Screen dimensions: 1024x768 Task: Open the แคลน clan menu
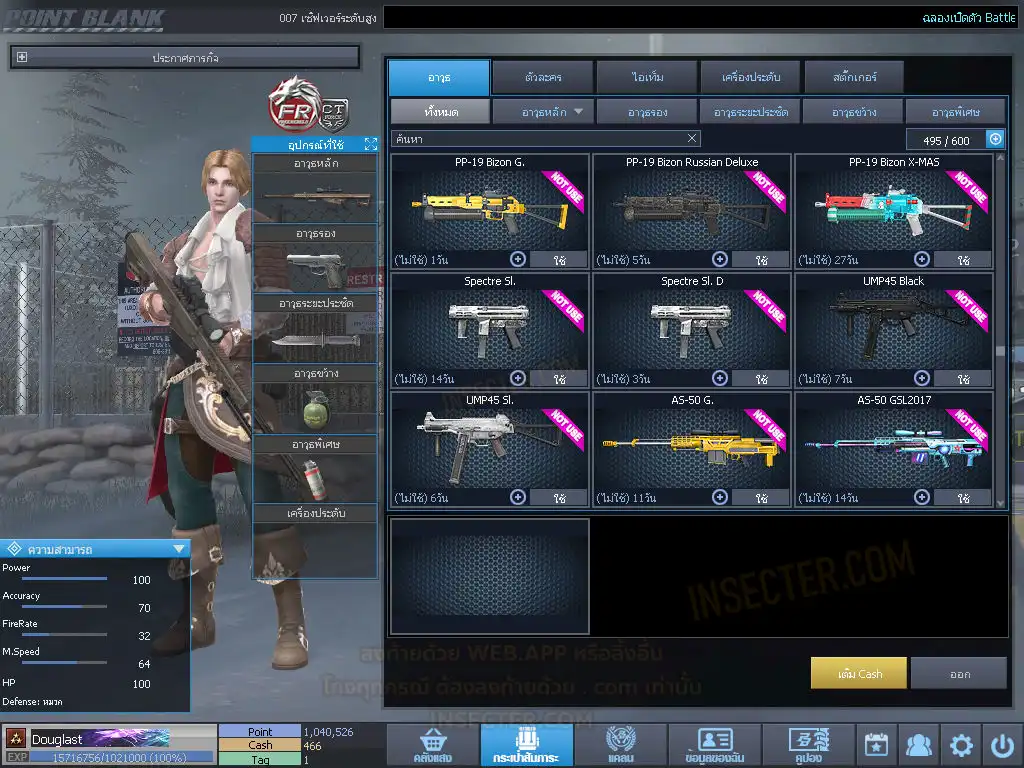coord(619,746)
